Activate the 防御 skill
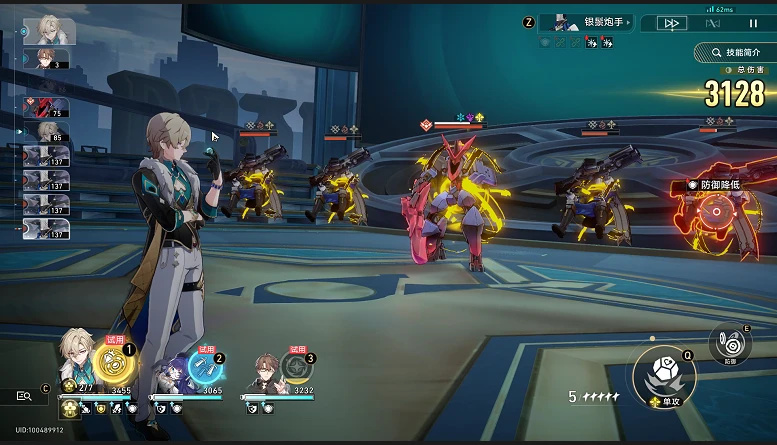This screenshot has width=777, height=445. pyautogui.click(x=732, y=343)
